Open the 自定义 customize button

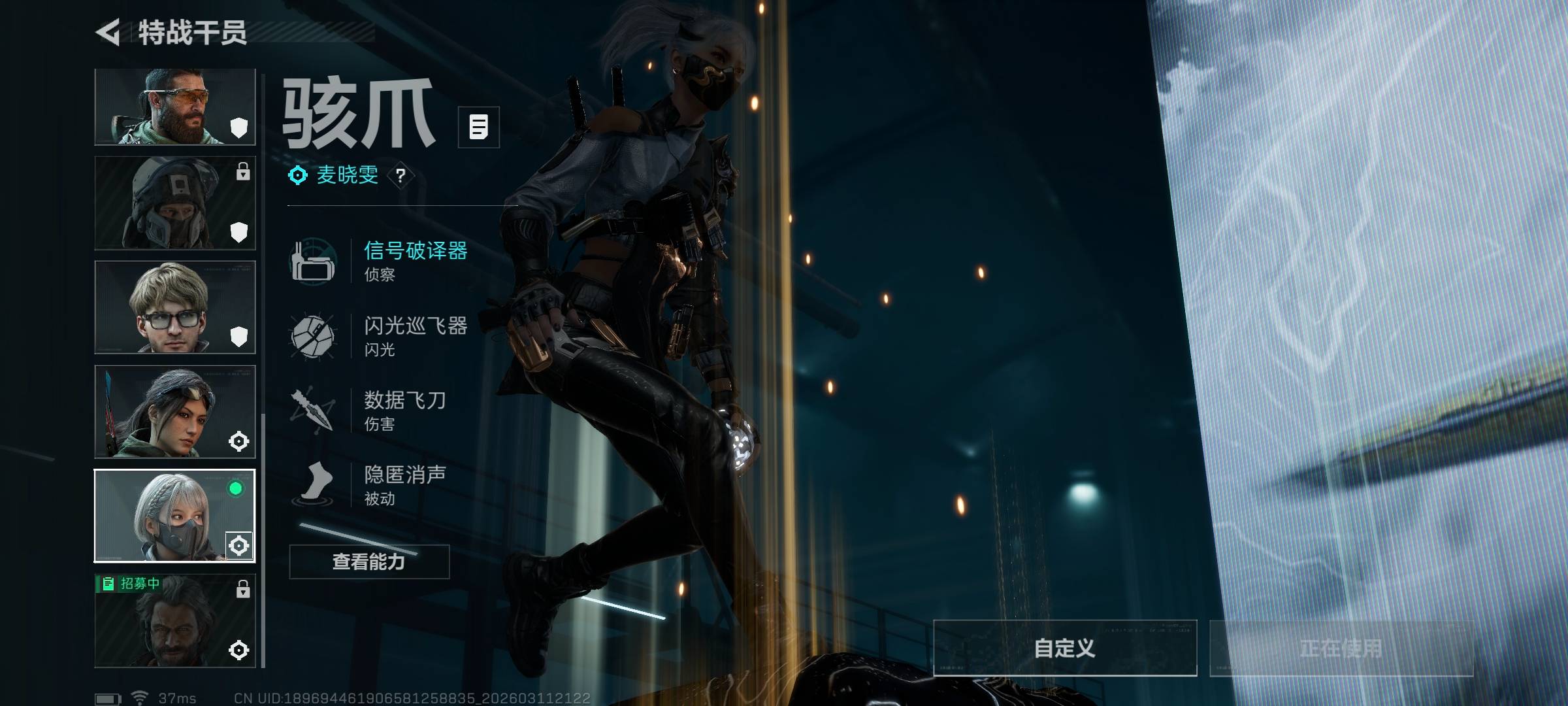(1064, 648)
